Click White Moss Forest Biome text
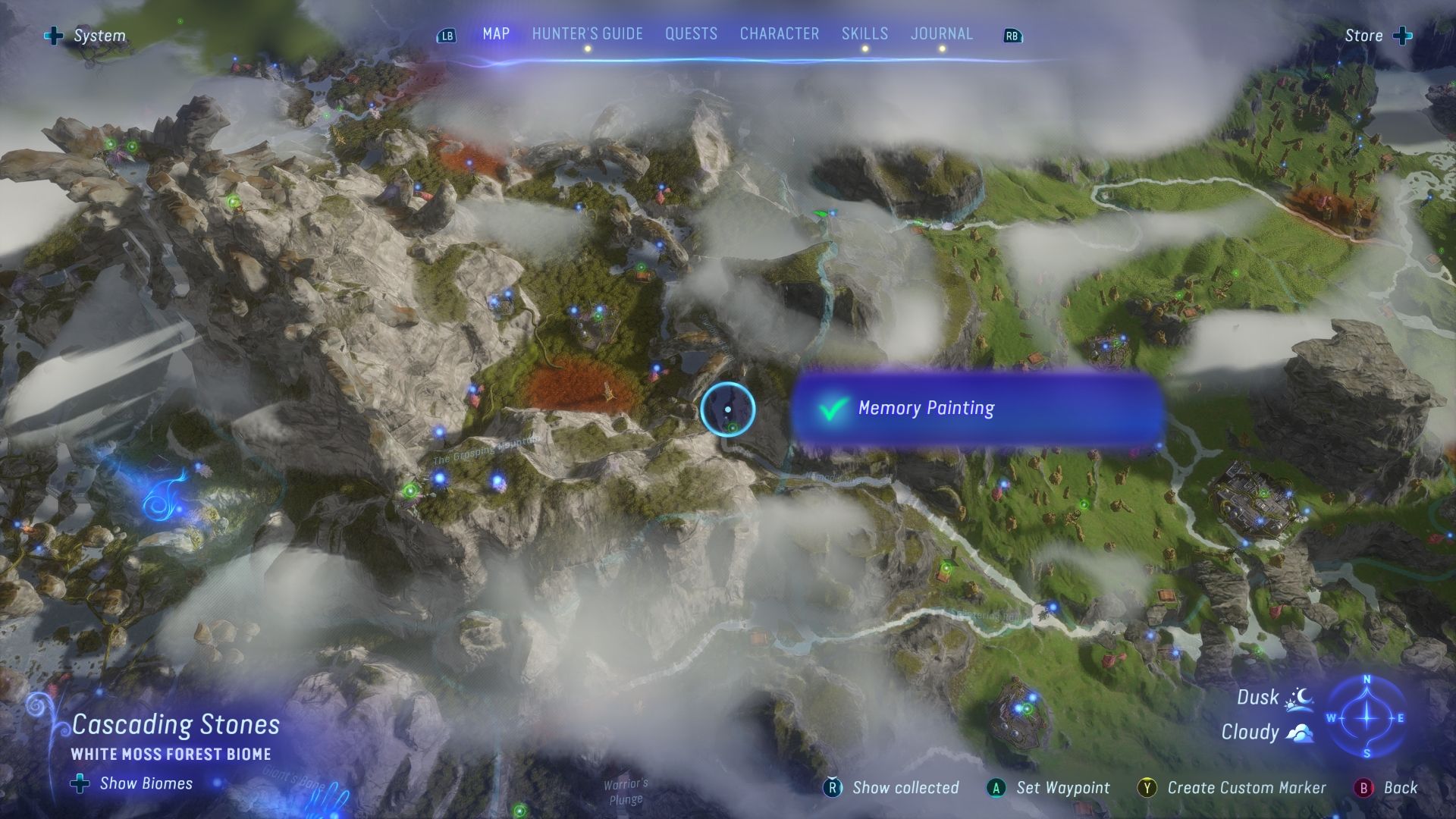 pyautogui.click(x=171, y=754)
